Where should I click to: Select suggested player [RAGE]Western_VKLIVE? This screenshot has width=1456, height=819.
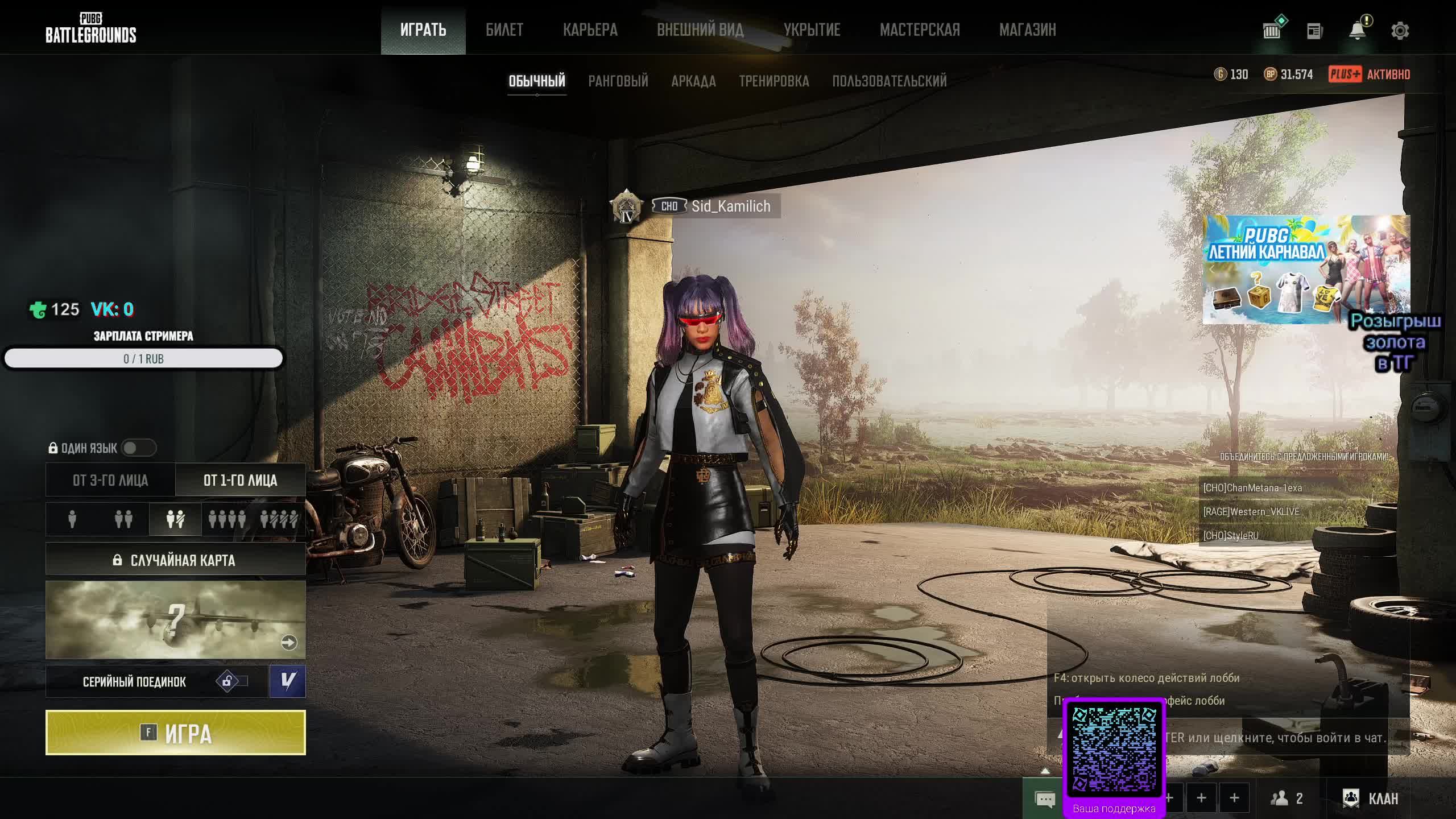pyautogui.click(x=1251, y=512)
